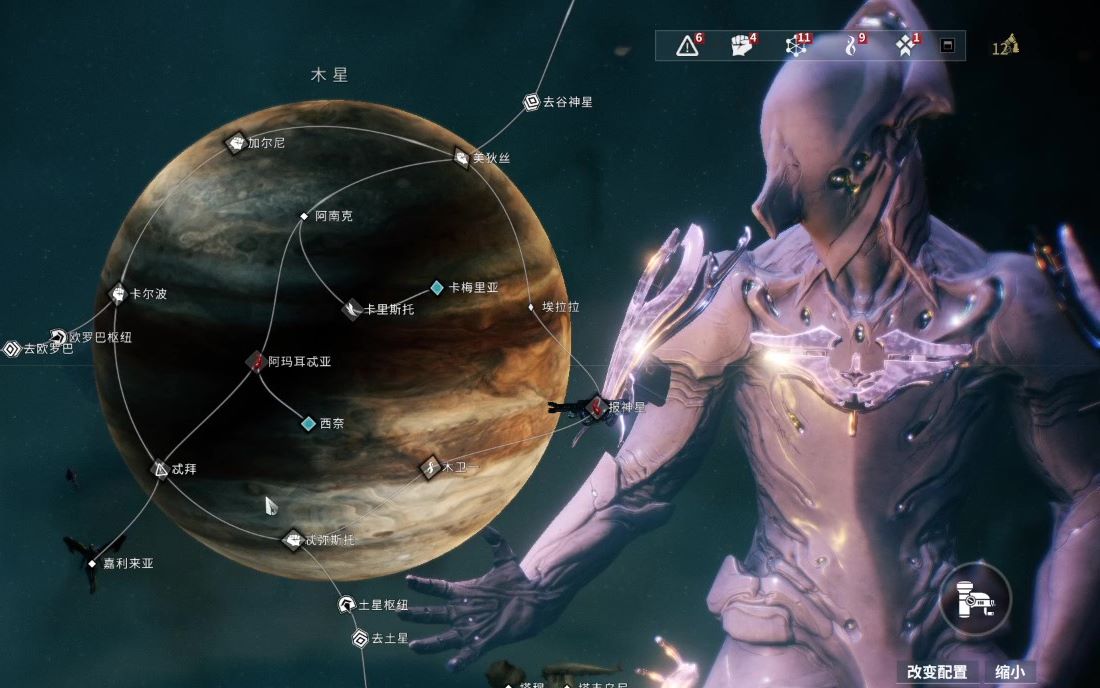Open the invasions tab with fist icon
The width and height of the screenshot is (1100, 688).
pyautogui.click(x=741, y=46)
